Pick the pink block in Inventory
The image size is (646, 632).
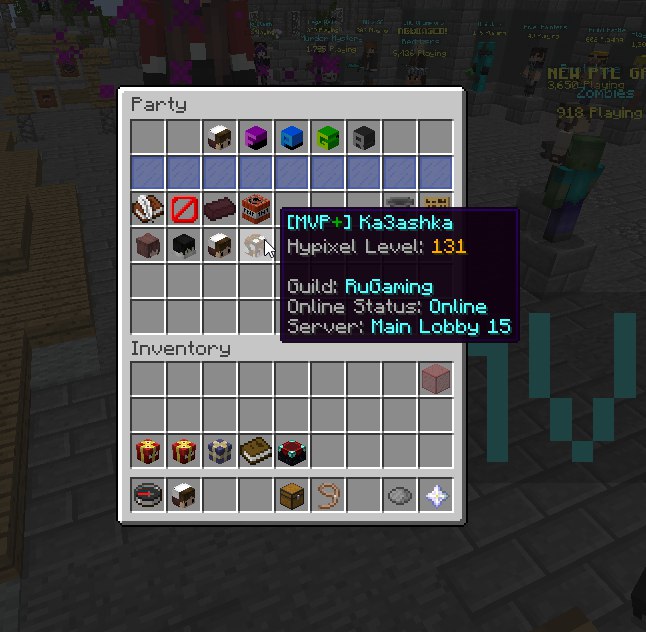point(436,380)
